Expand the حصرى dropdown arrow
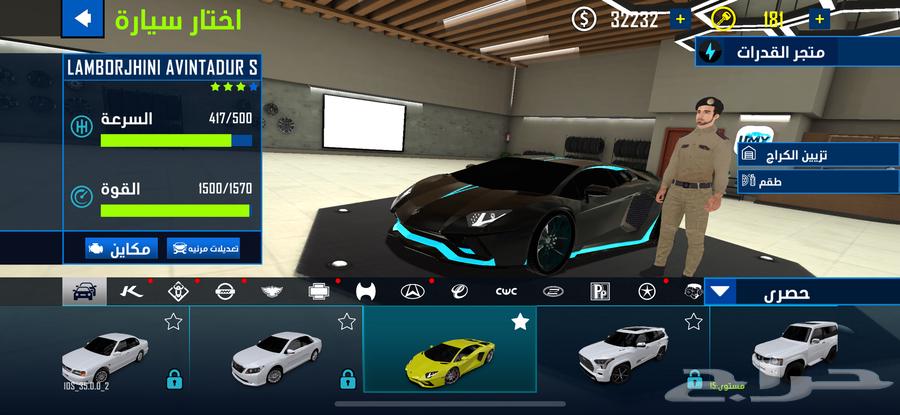This screenshot has width=900, height=415. 722,292
